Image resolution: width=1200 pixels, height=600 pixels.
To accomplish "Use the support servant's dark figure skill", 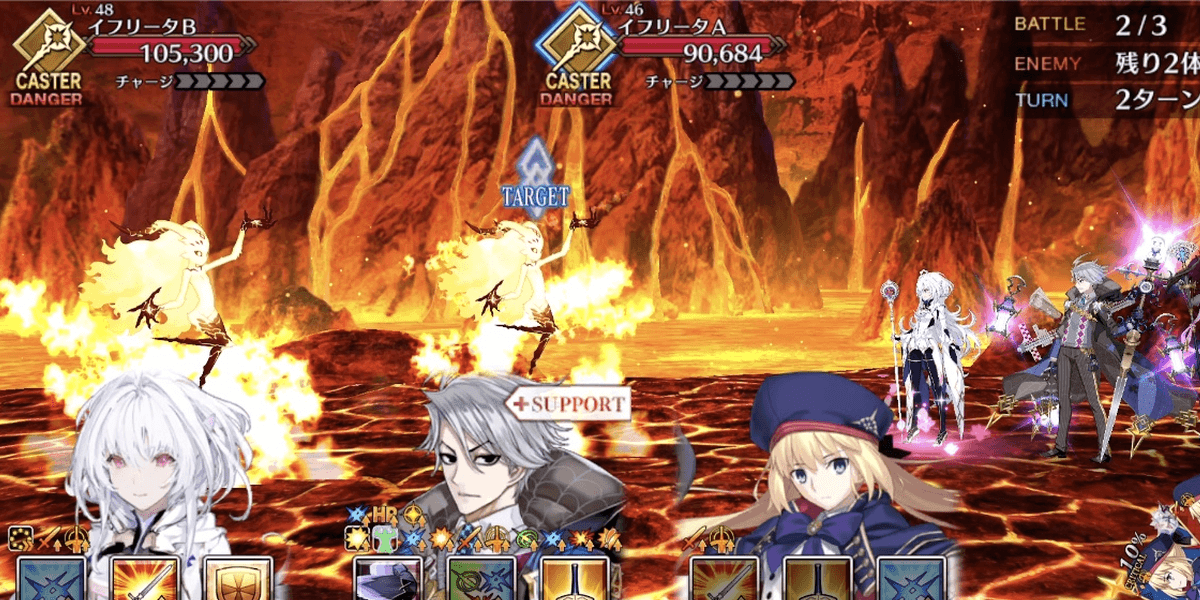I will pyautogui.click(x=389, y=580).
